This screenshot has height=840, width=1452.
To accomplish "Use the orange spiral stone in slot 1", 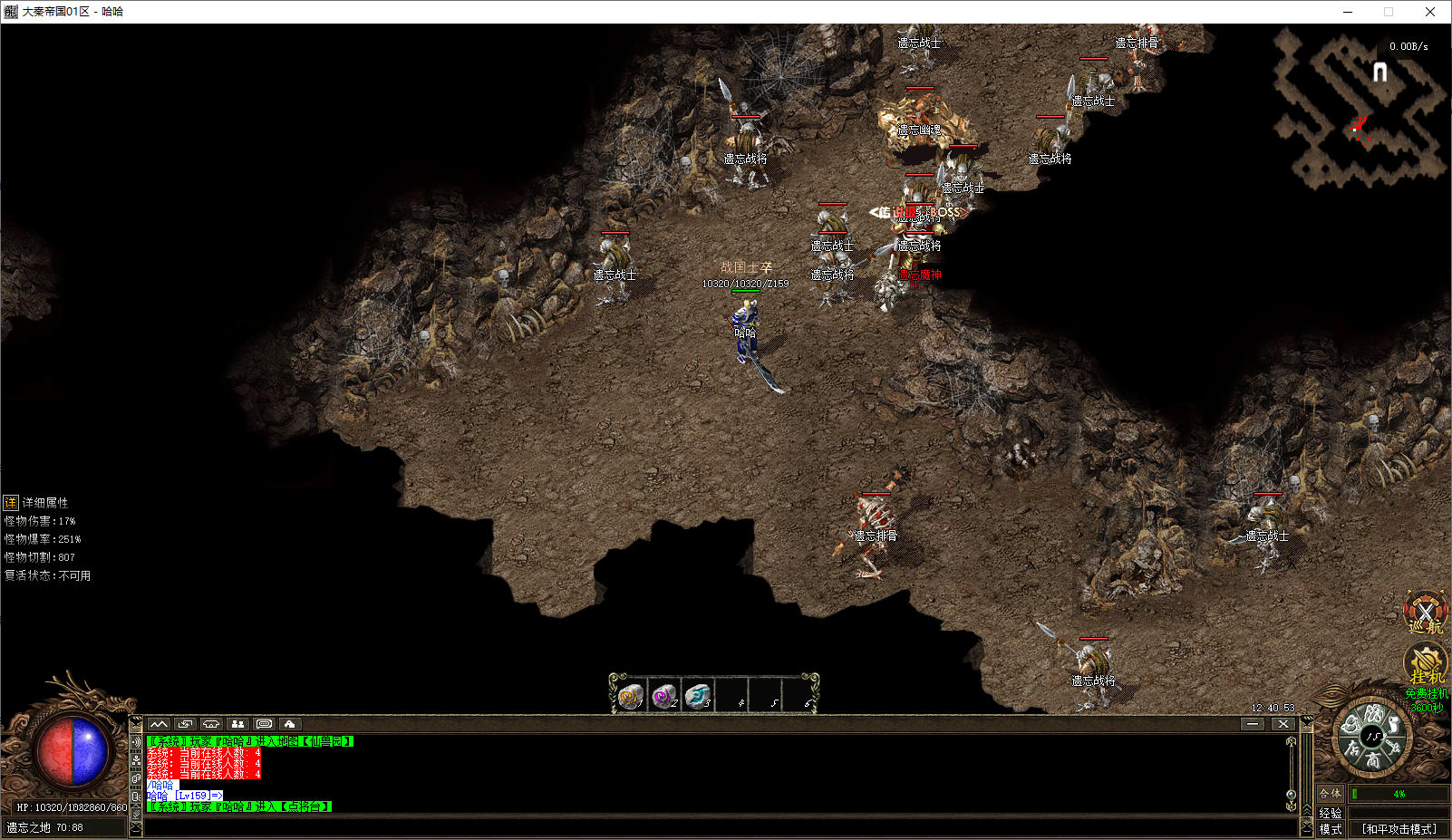I will [x=631, y=696].
